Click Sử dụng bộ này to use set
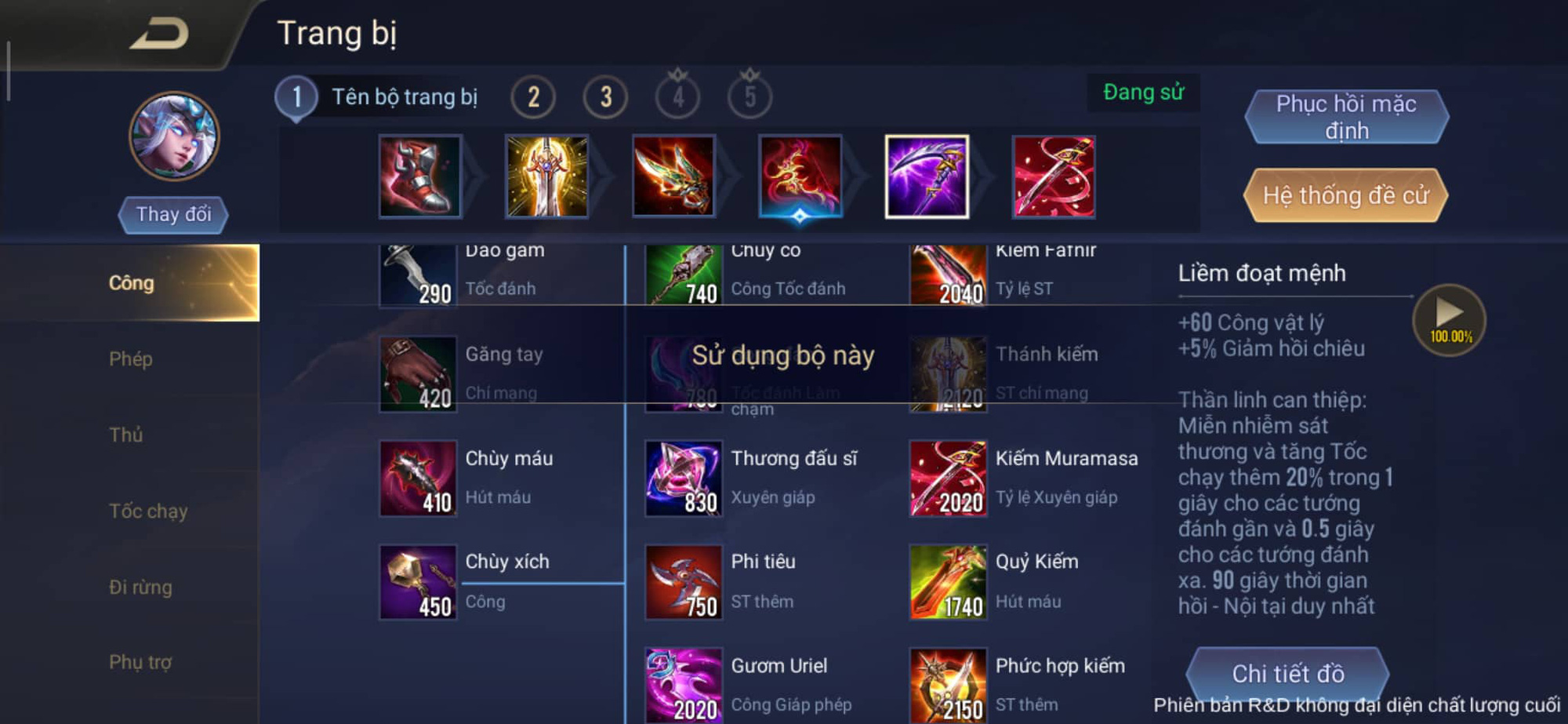The width and height of the screenshot is (1568, 724). [782, 355]
